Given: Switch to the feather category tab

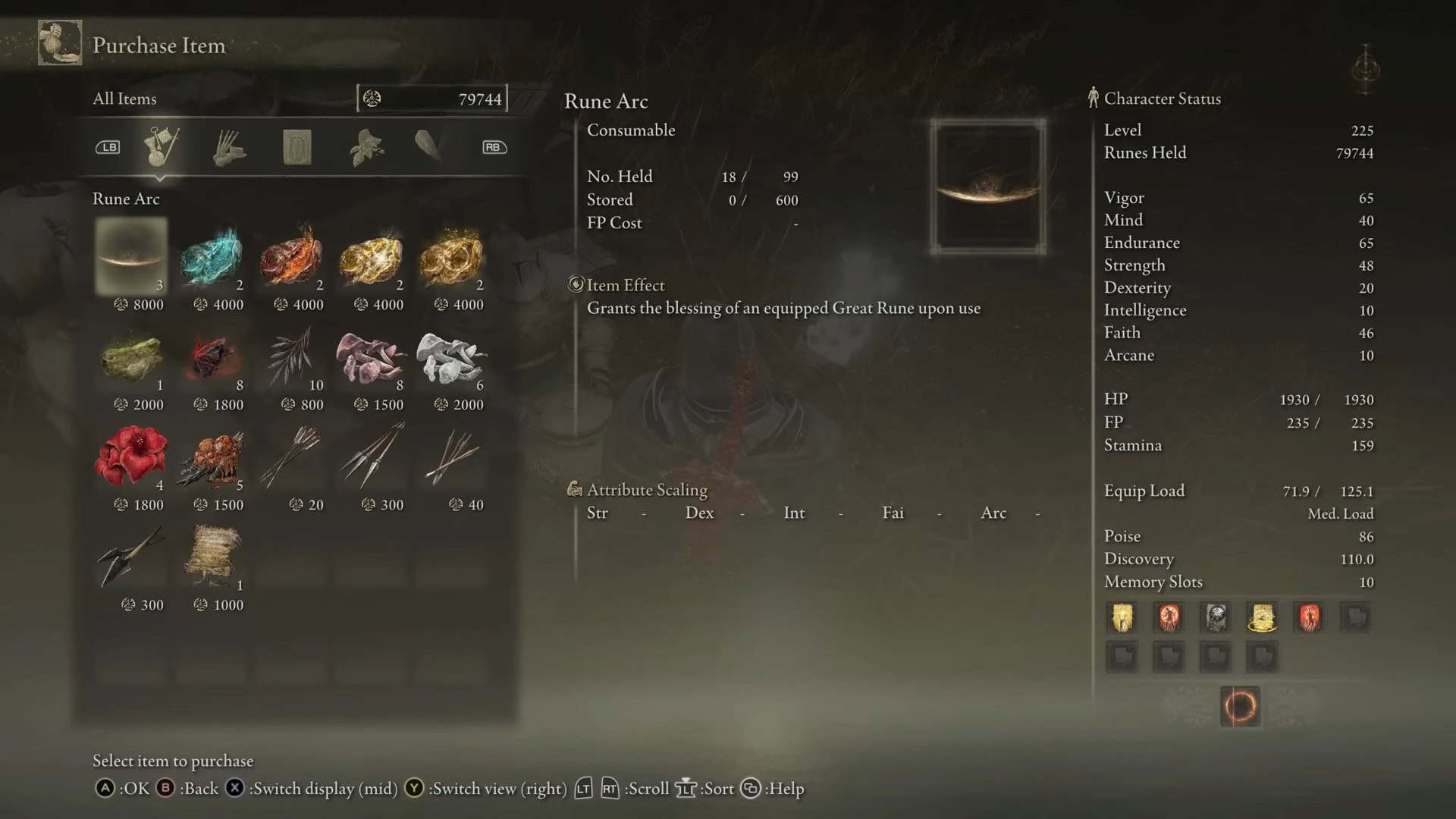Looking at the screenshot, I should 428,146.
